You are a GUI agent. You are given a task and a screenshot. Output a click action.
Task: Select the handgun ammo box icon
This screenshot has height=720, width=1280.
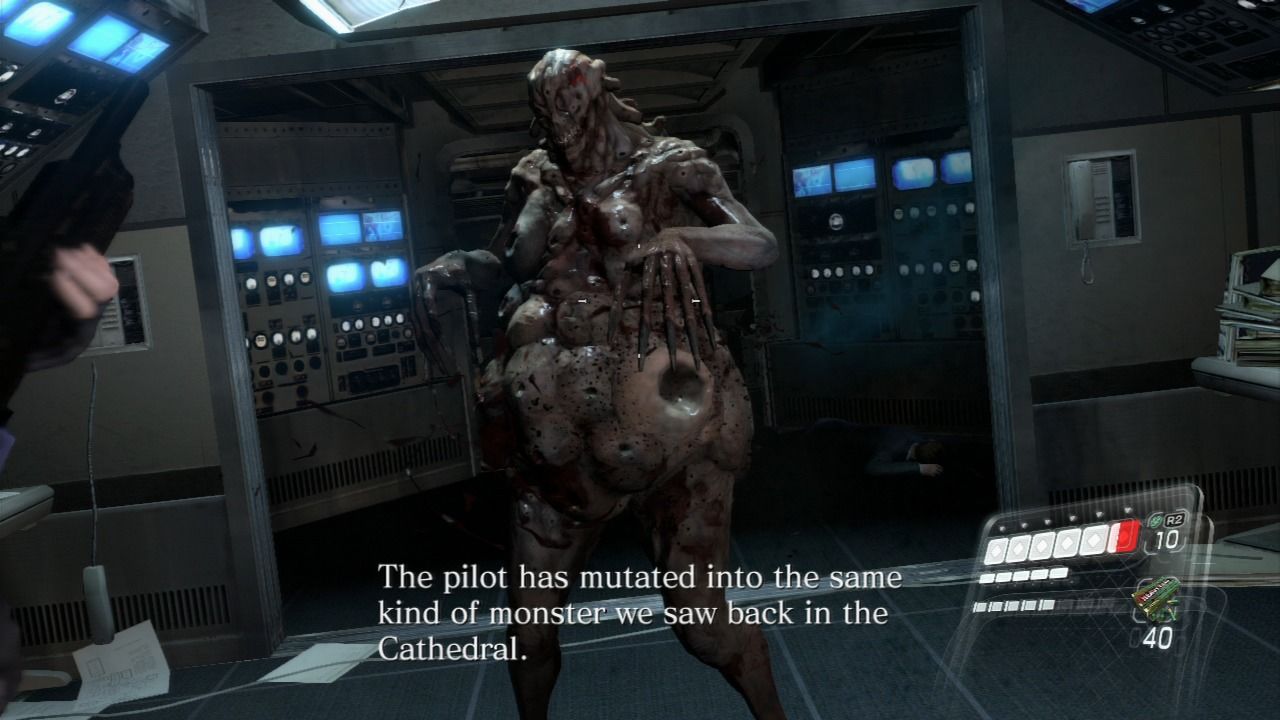pos(1153,597)
